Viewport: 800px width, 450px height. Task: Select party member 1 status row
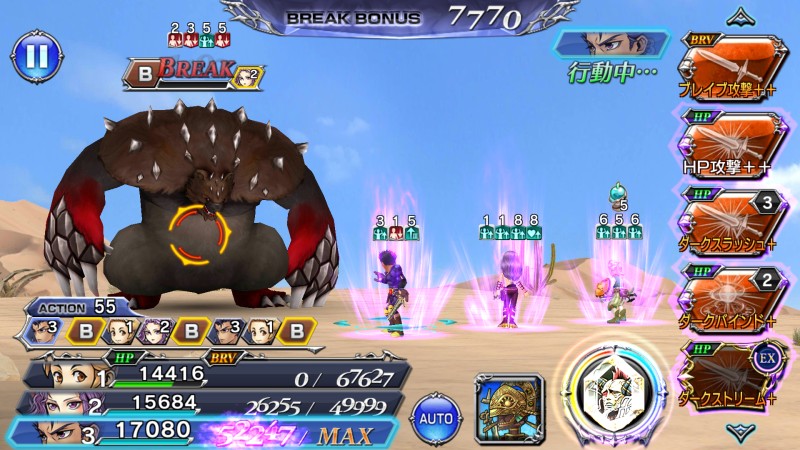point(215,376)
